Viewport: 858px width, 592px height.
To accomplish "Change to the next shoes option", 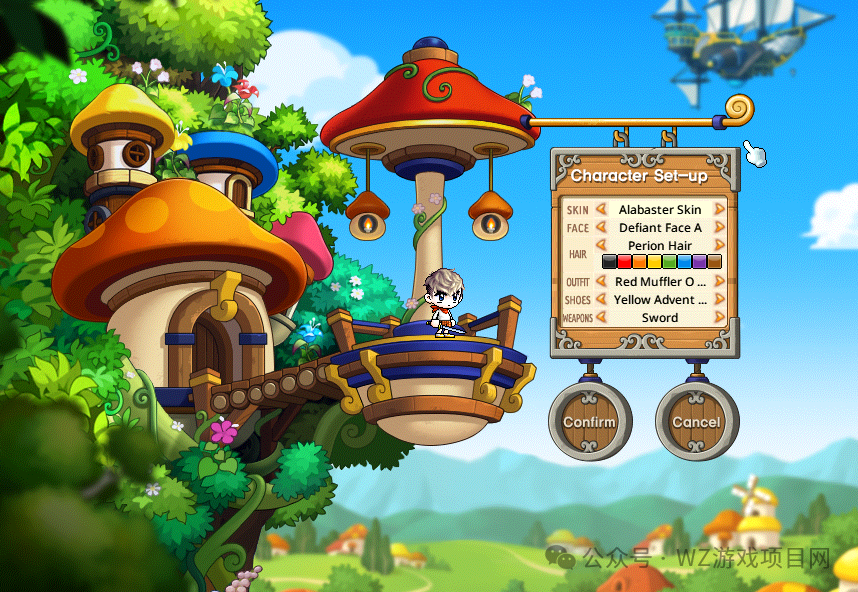I will pyautogui.click(x=719, y=300).
